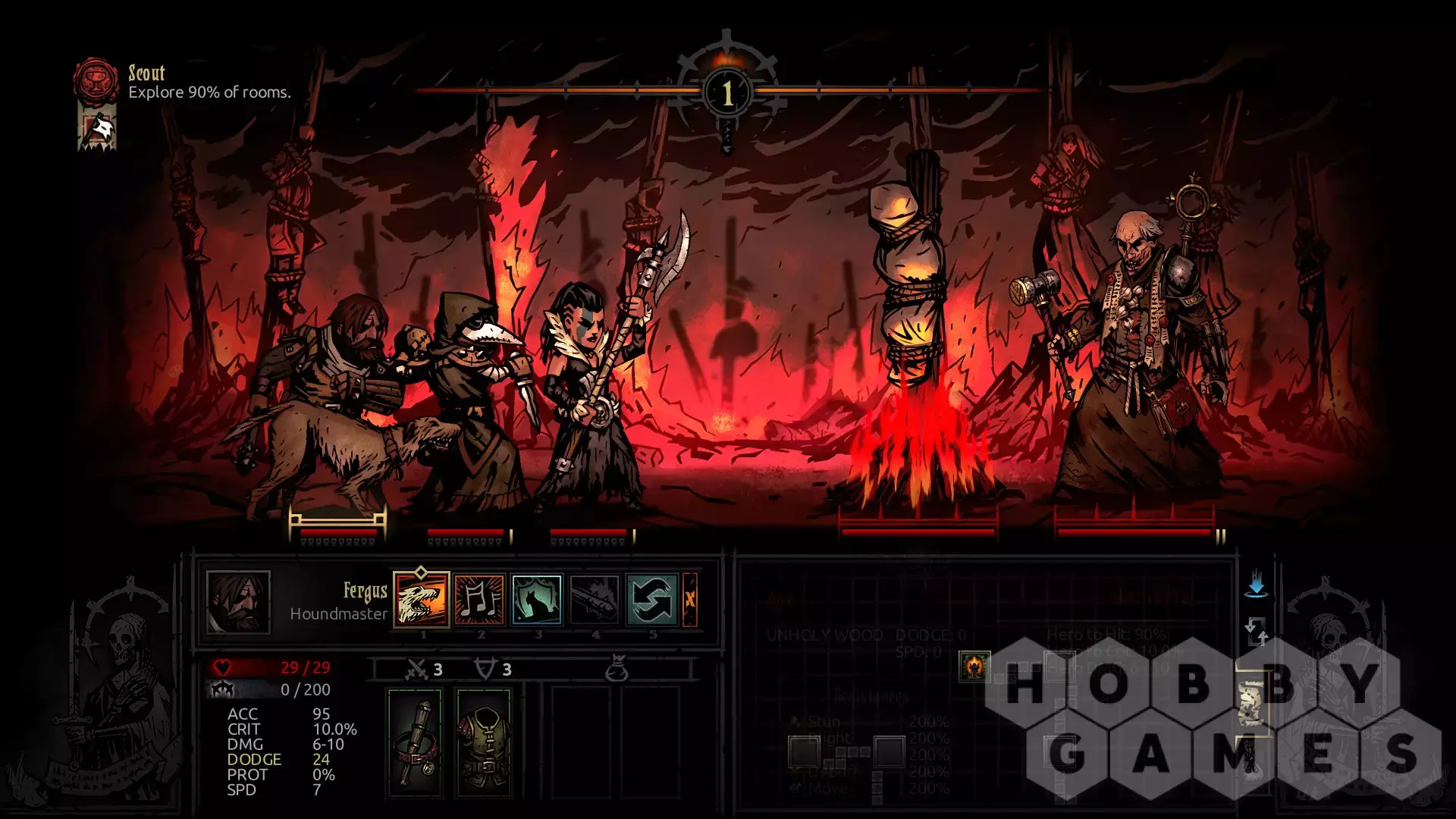Inspect the equipped club and collar weapon

click(x=415, y=742)
